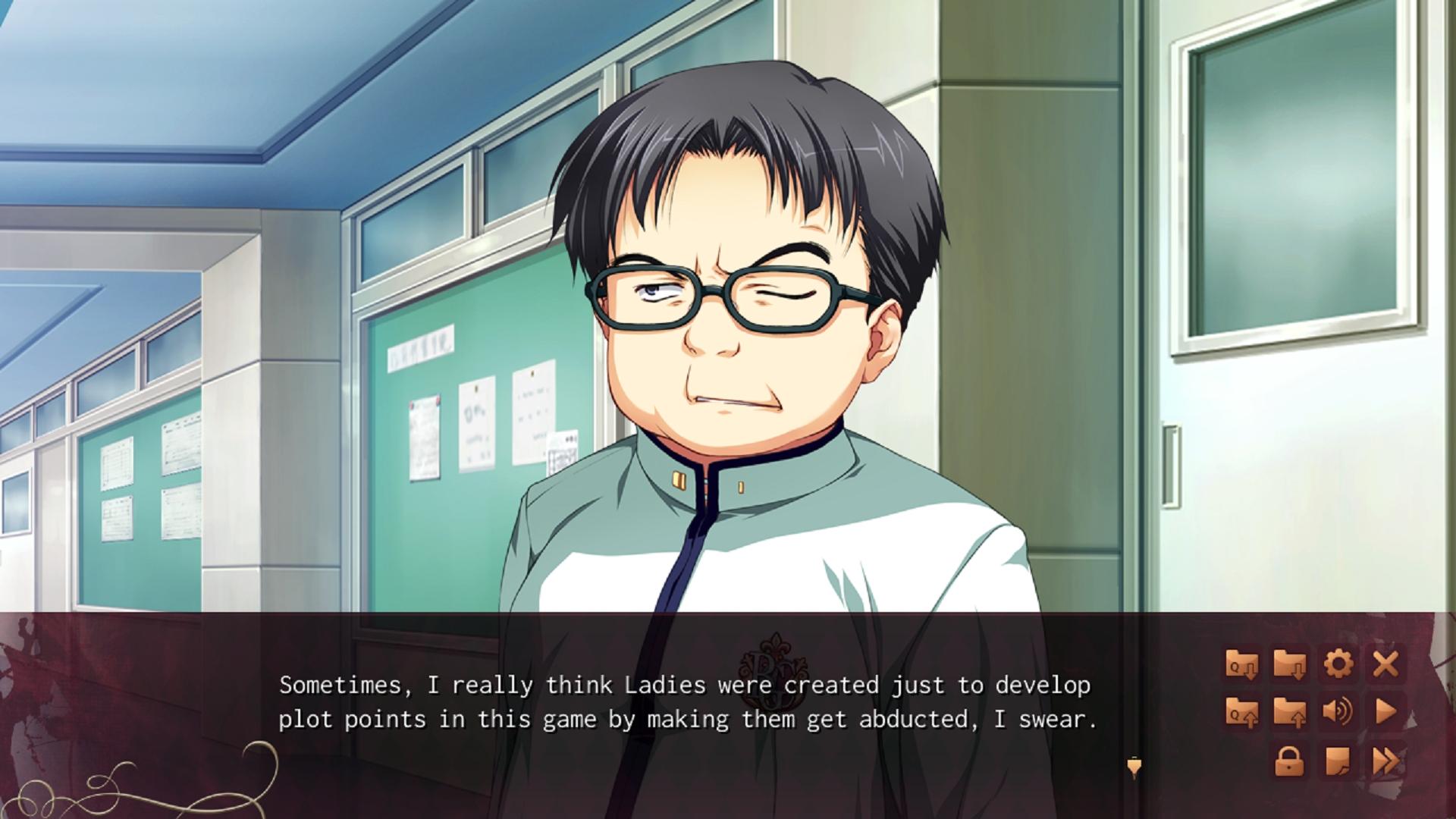Advance dialogue via the small continue arrow
The height and width of the screenshot is (819, 1456).
pyautogui.click(x=1134, y=767)
